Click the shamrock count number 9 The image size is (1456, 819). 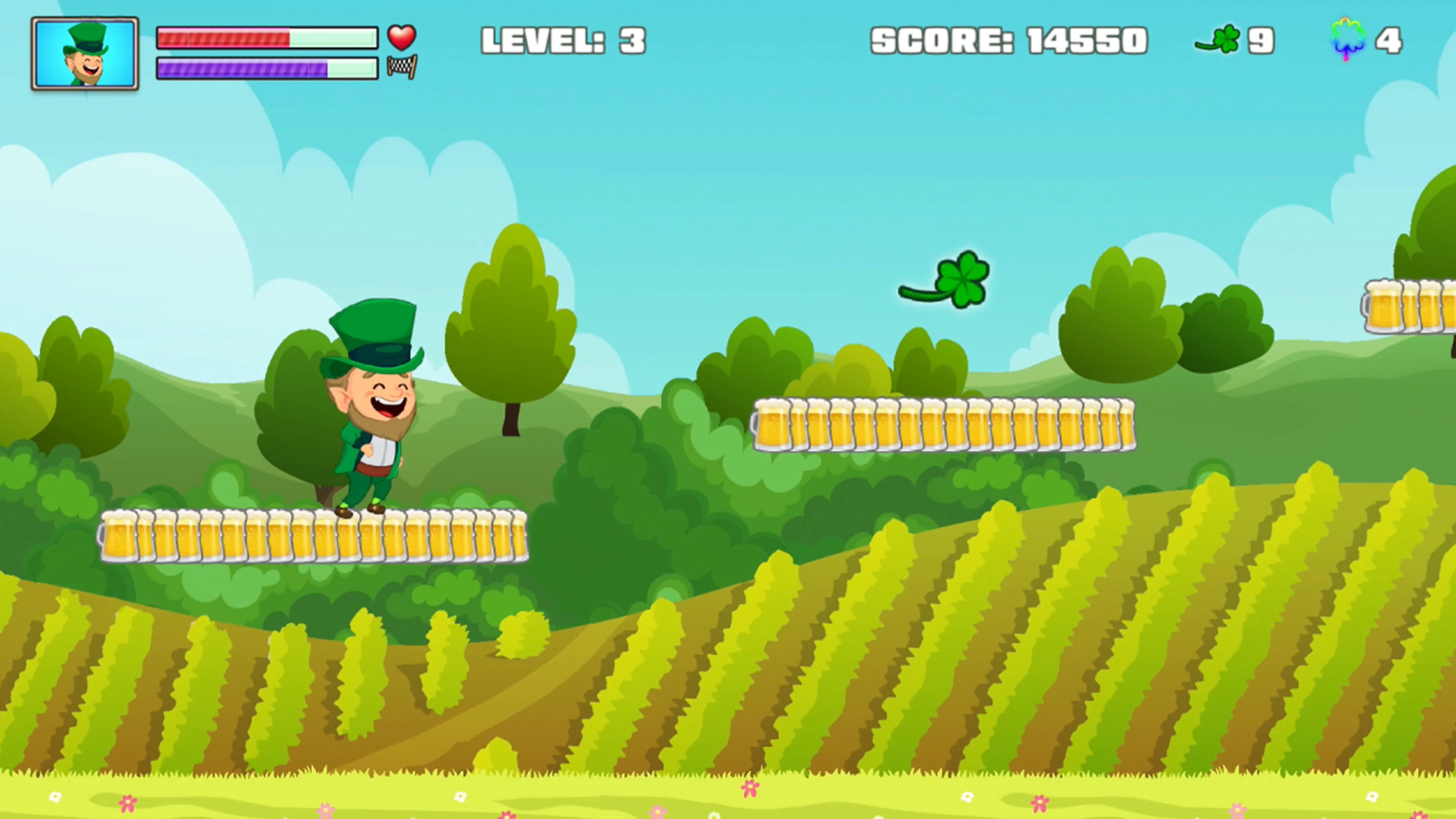click(1261, 38)
